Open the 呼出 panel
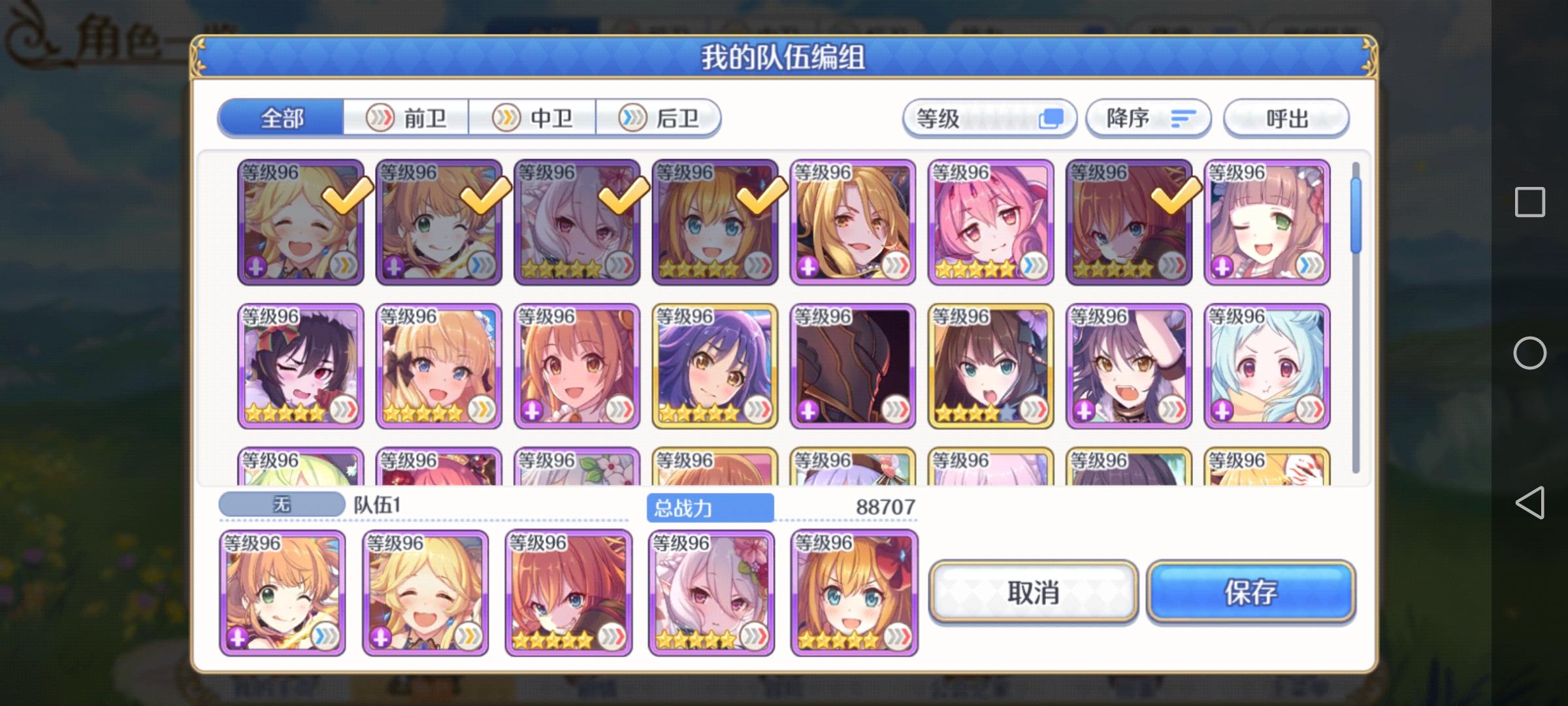 click(1284, 118)
